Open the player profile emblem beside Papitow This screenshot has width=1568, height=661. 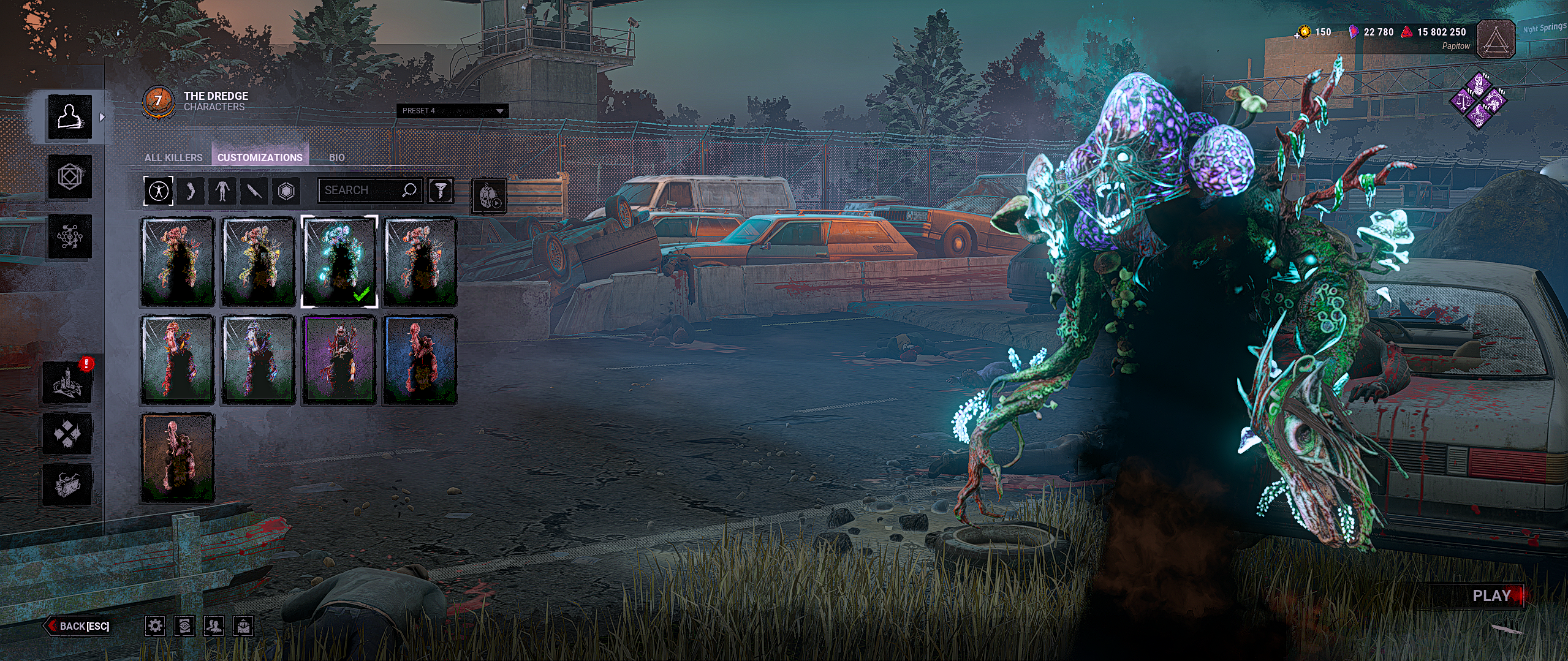1495,39
